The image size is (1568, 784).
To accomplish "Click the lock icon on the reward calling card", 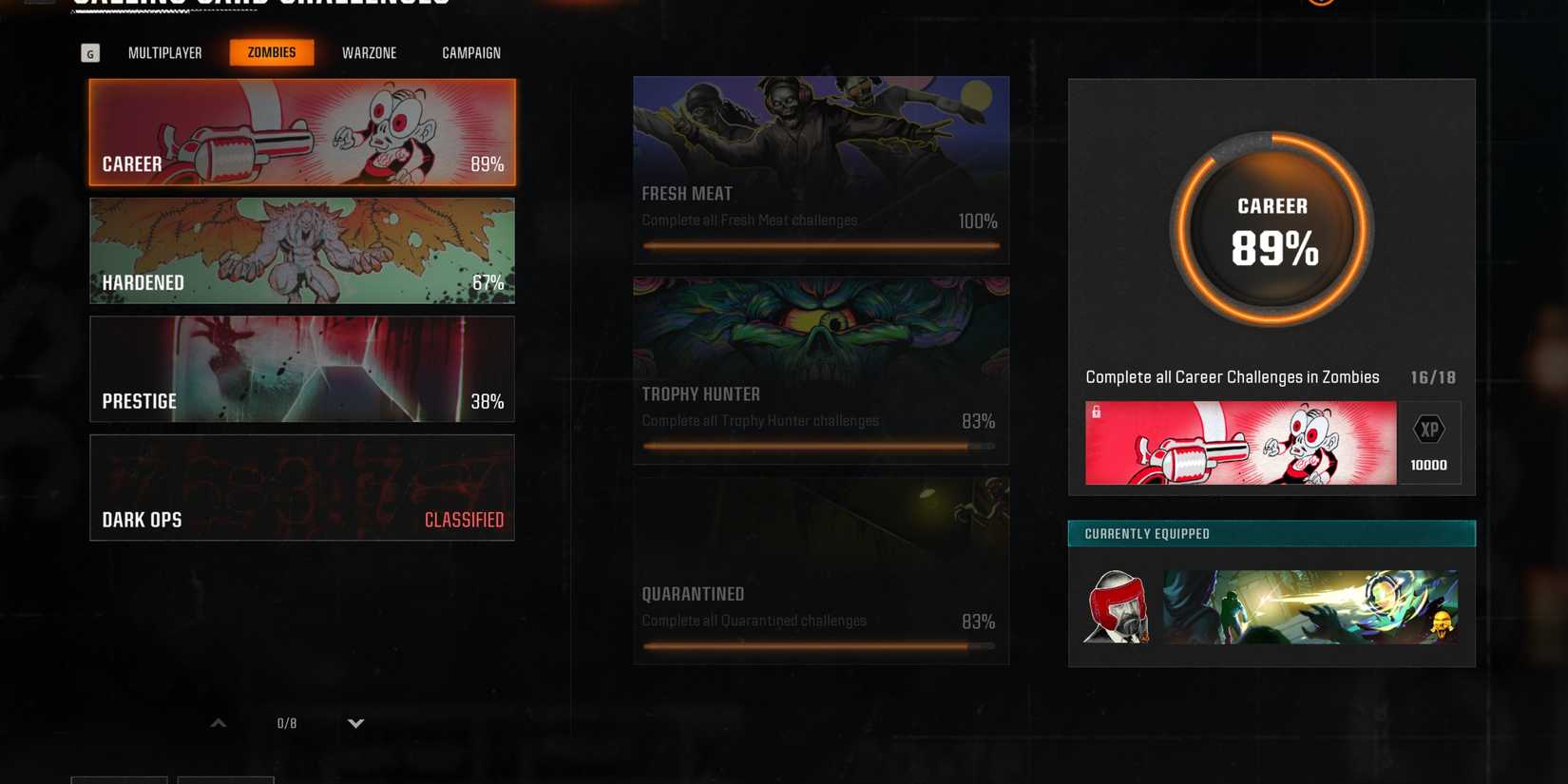I will coord(1097,411).
